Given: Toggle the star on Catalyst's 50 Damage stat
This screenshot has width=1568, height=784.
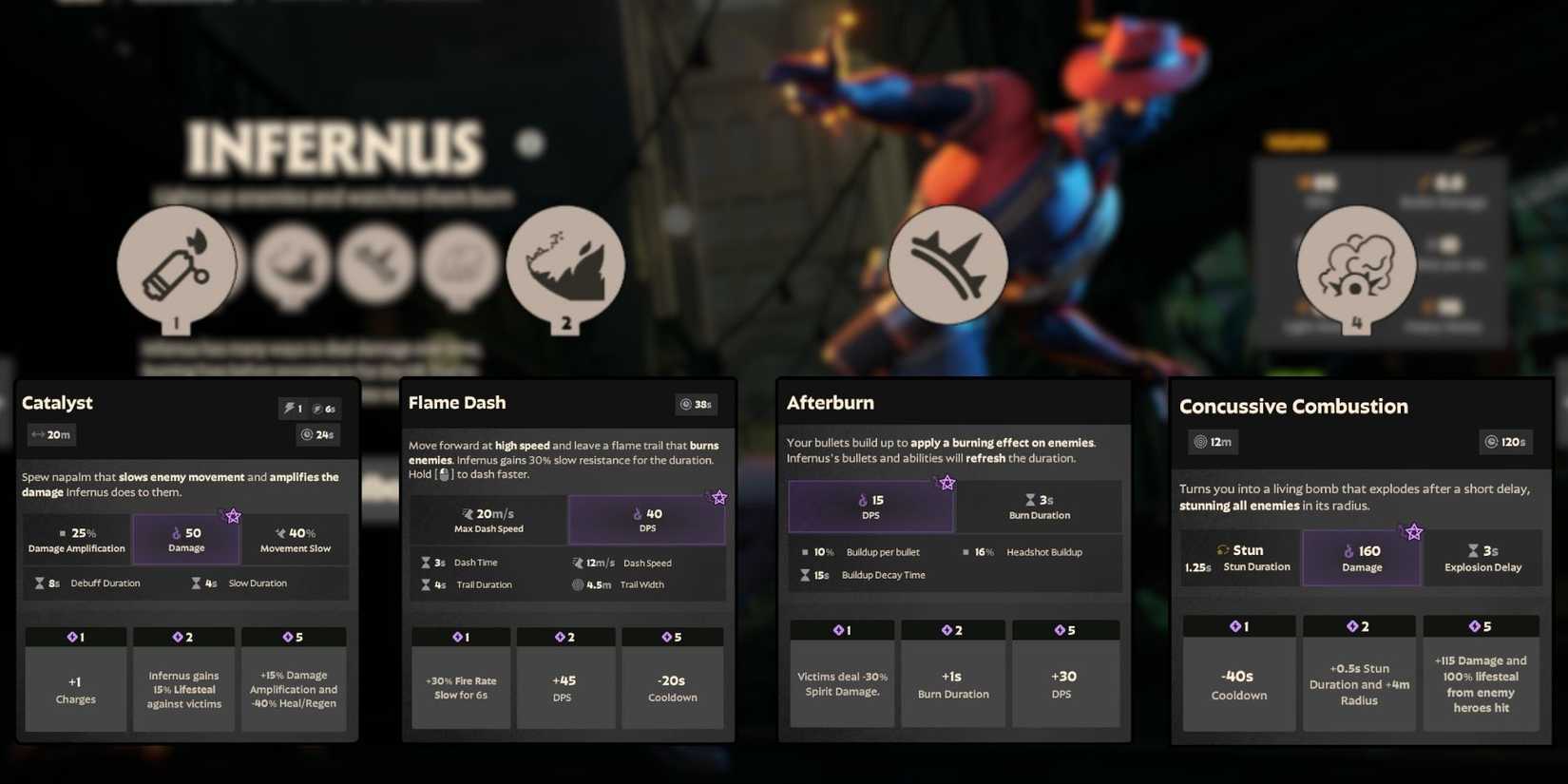Looking at the screenshot, I should coord(232,516).
